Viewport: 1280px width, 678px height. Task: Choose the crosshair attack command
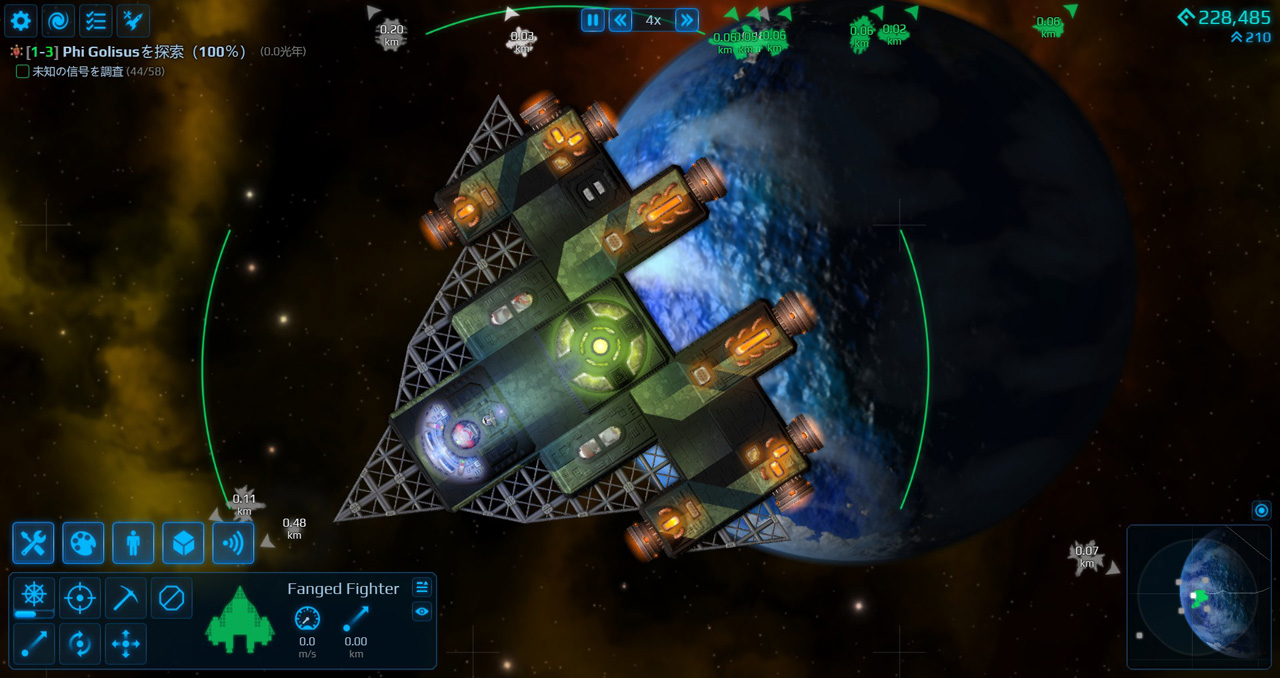[80, 598]
